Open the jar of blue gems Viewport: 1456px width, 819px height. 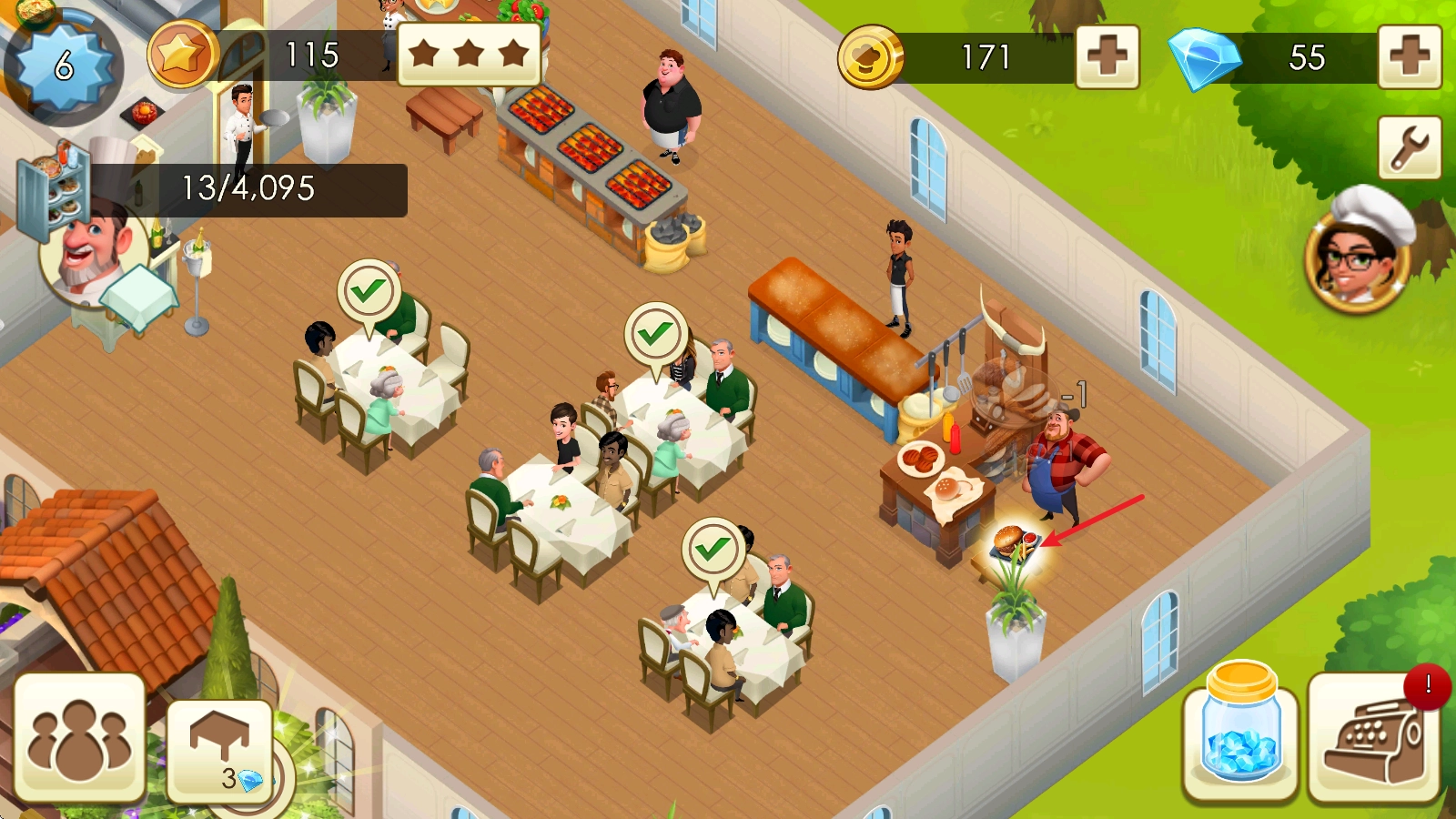[1240, 734]
